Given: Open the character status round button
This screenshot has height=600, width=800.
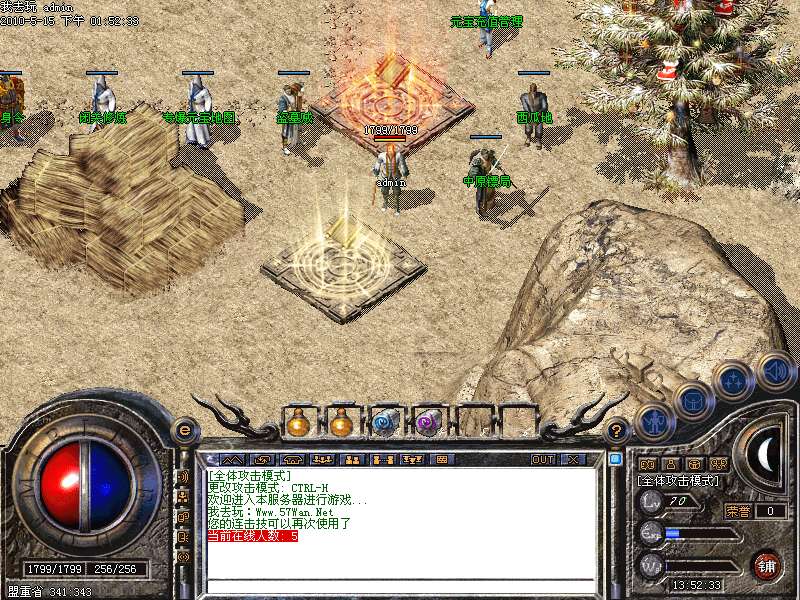Looking at the screenshot, I should coord(653,420).
